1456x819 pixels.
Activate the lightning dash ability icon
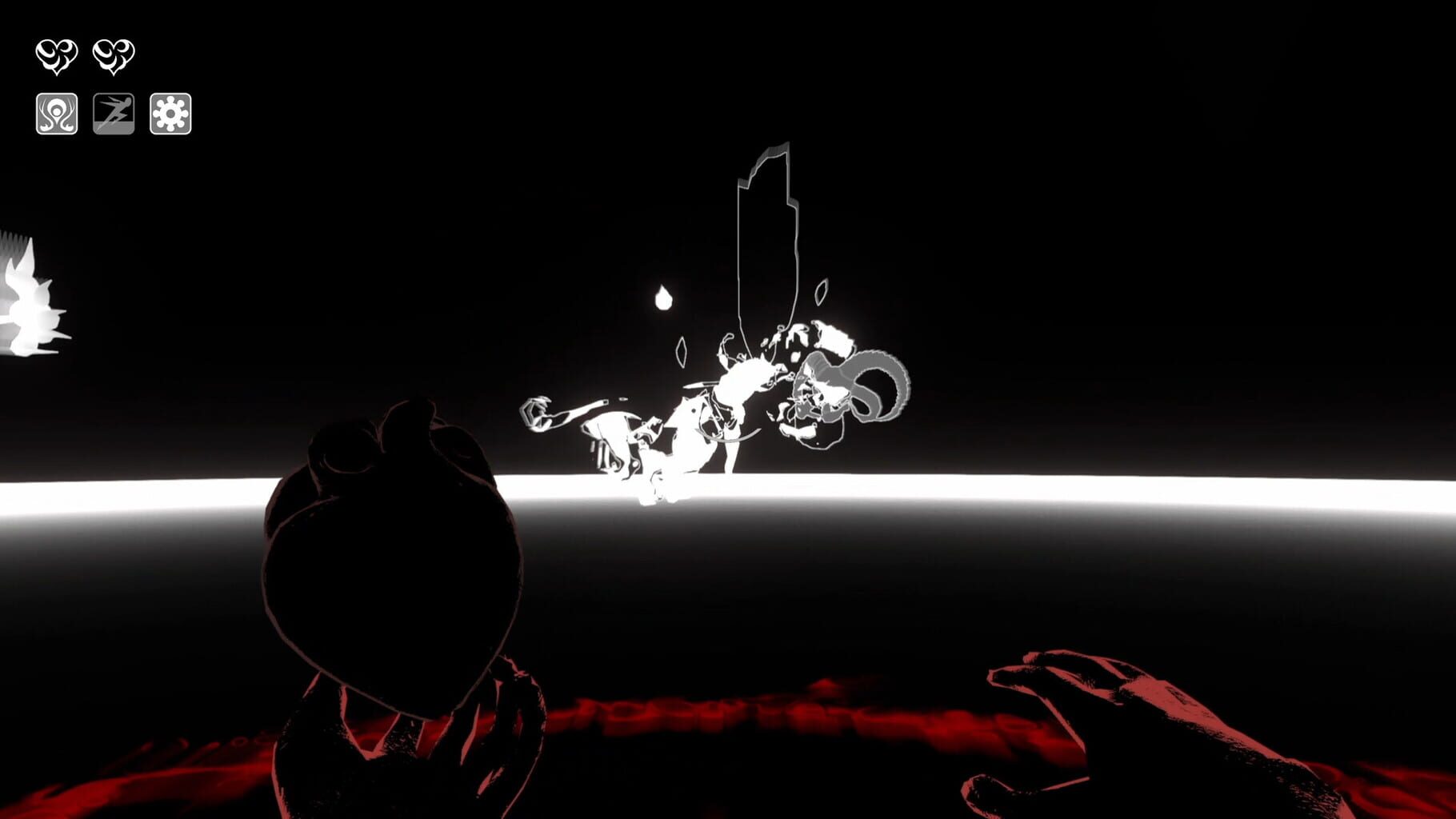(116, 113)
